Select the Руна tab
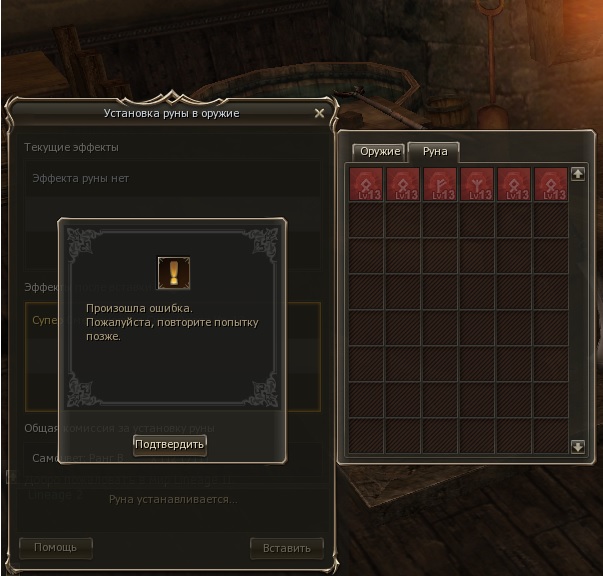The image size is (603, 576). (435, 152)
